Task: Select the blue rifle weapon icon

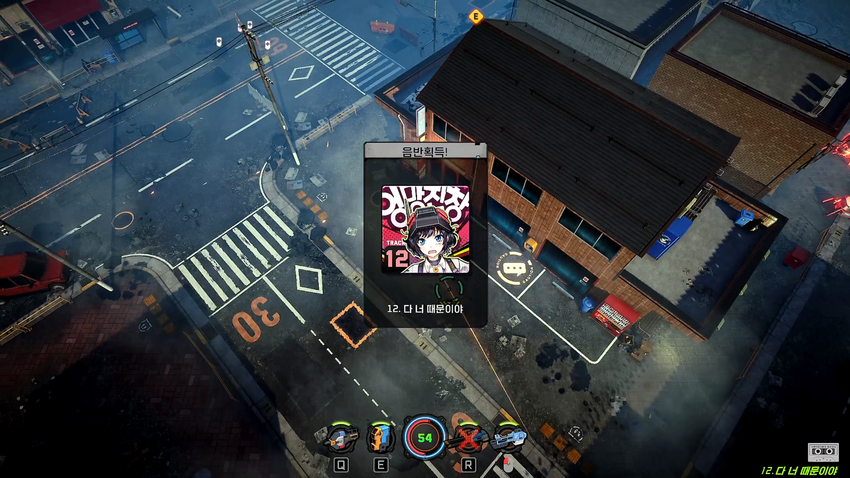Action: [x=509, y=437]
